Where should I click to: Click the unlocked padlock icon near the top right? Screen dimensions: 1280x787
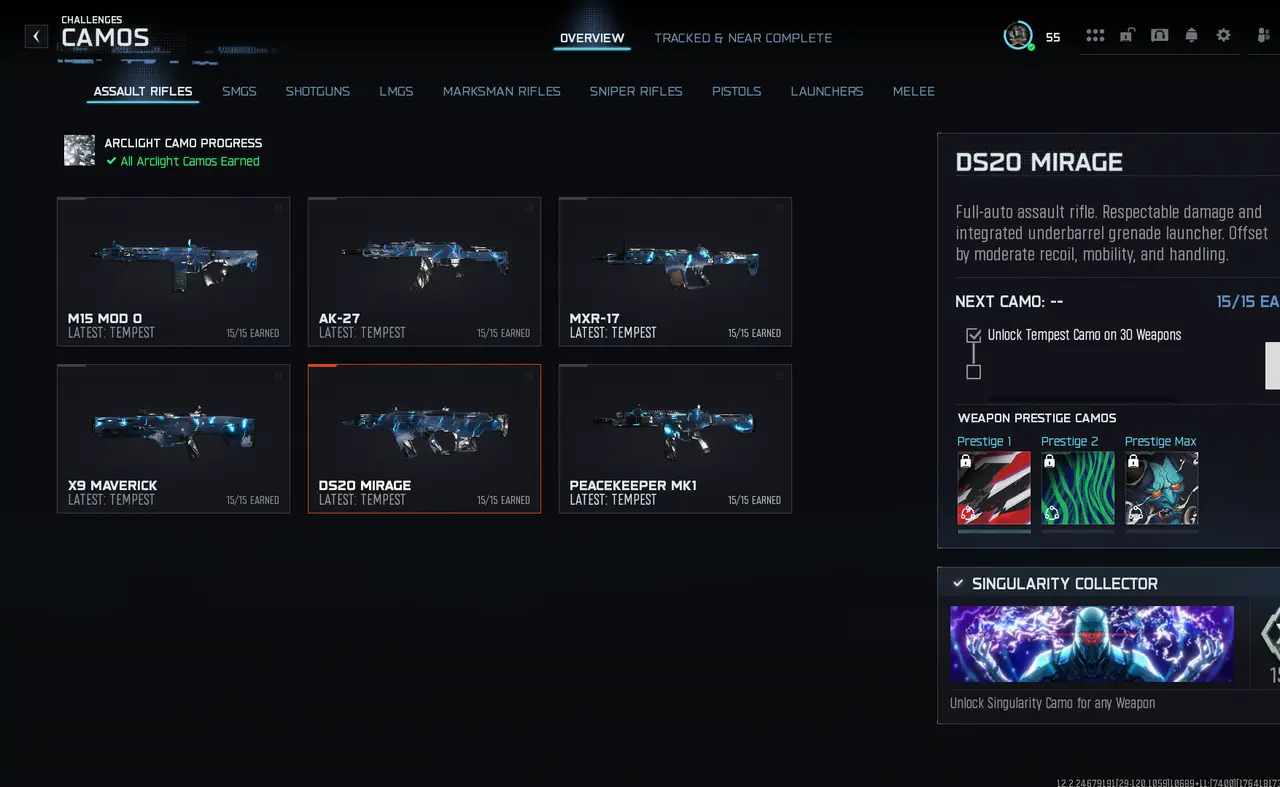(1127, 35)
